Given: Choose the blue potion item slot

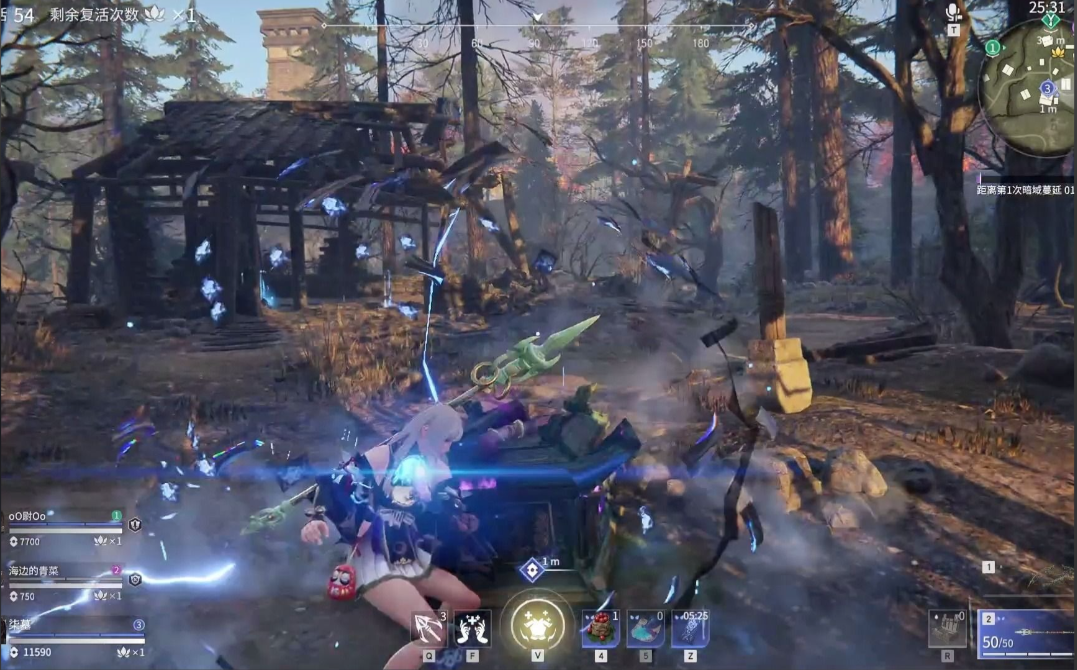Looking at the screenshot, I should pos(645,629).
